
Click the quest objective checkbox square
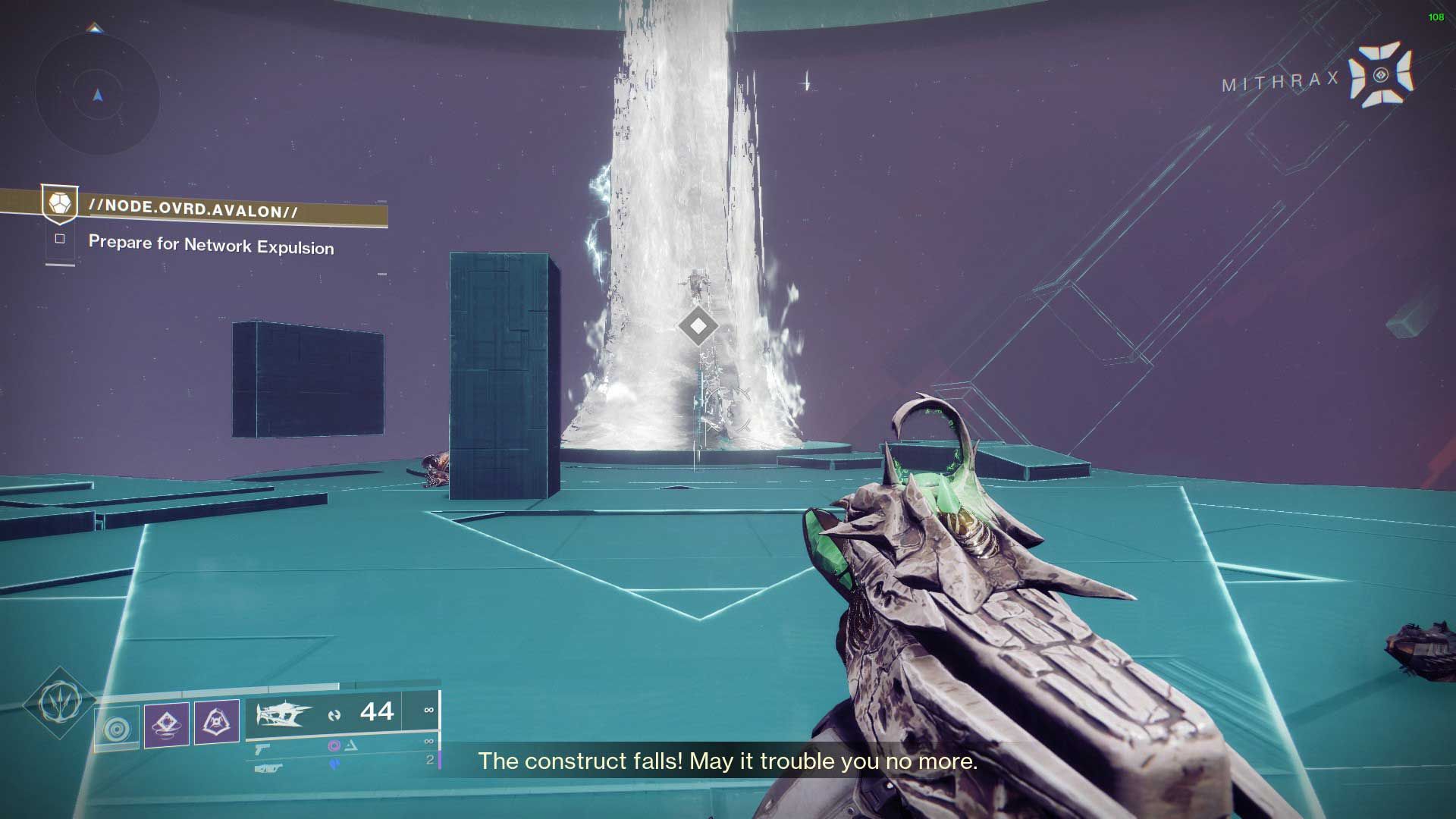click(61, 239)
